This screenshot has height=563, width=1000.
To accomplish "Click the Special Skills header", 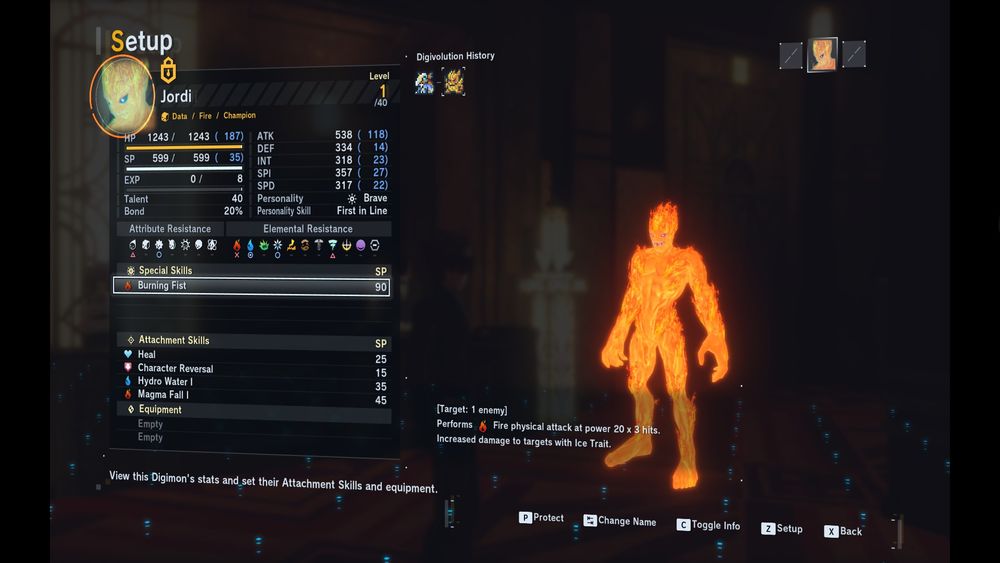I will click(x=165, y=271).
